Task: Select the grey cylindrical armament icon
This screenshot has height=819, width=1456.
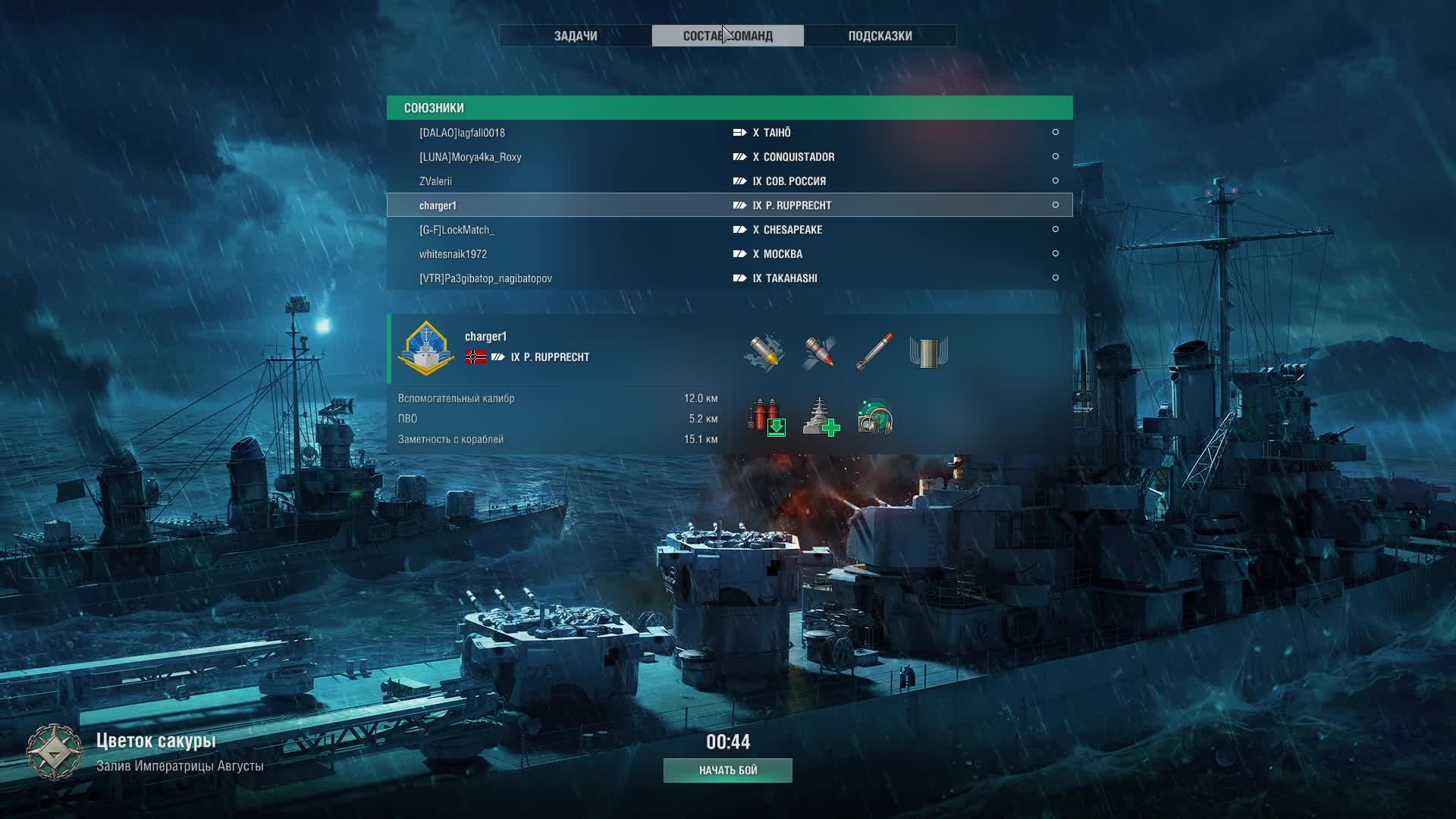Action: 929,353
